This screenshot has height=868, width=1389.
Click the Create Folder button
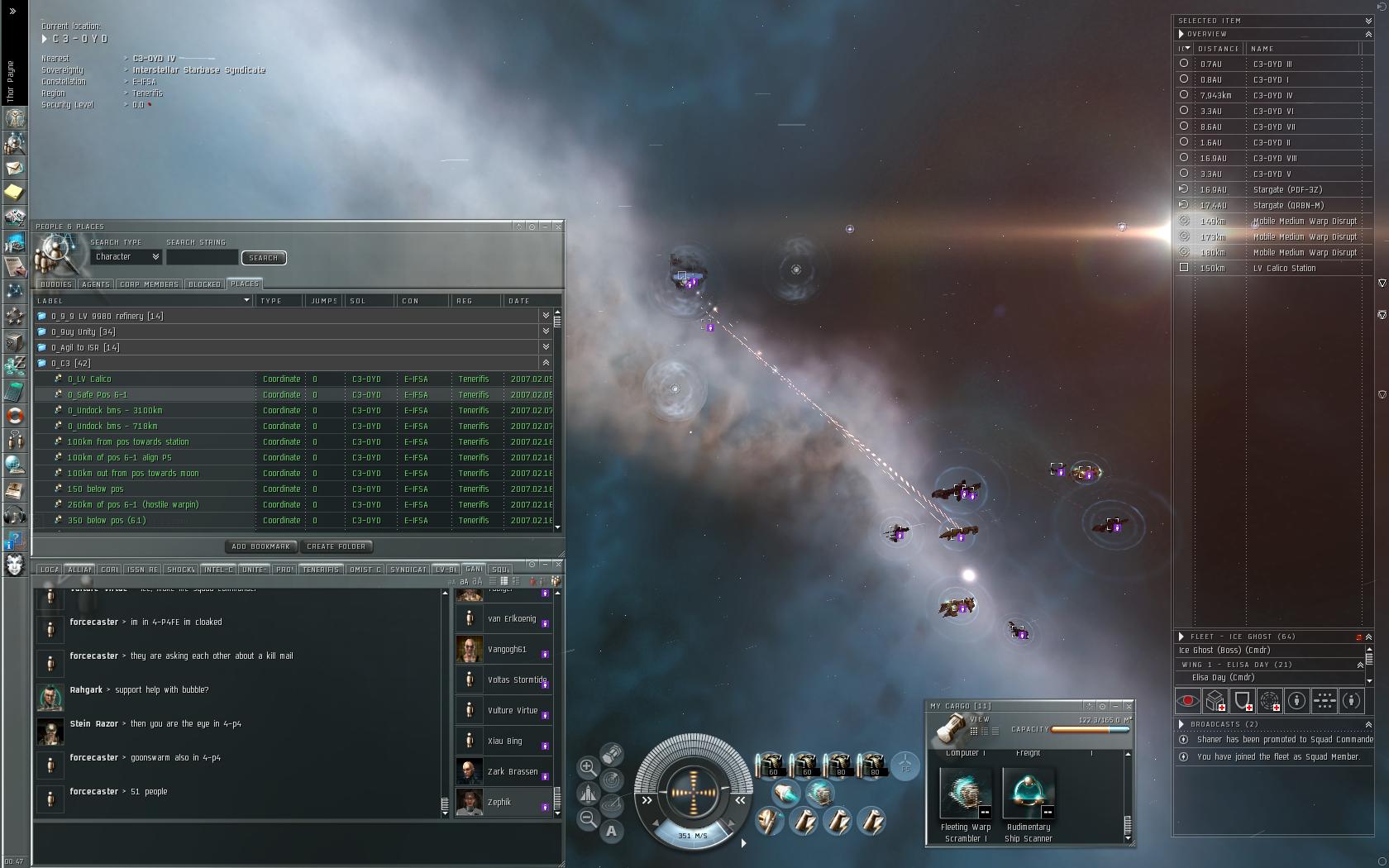pos(336,546)
